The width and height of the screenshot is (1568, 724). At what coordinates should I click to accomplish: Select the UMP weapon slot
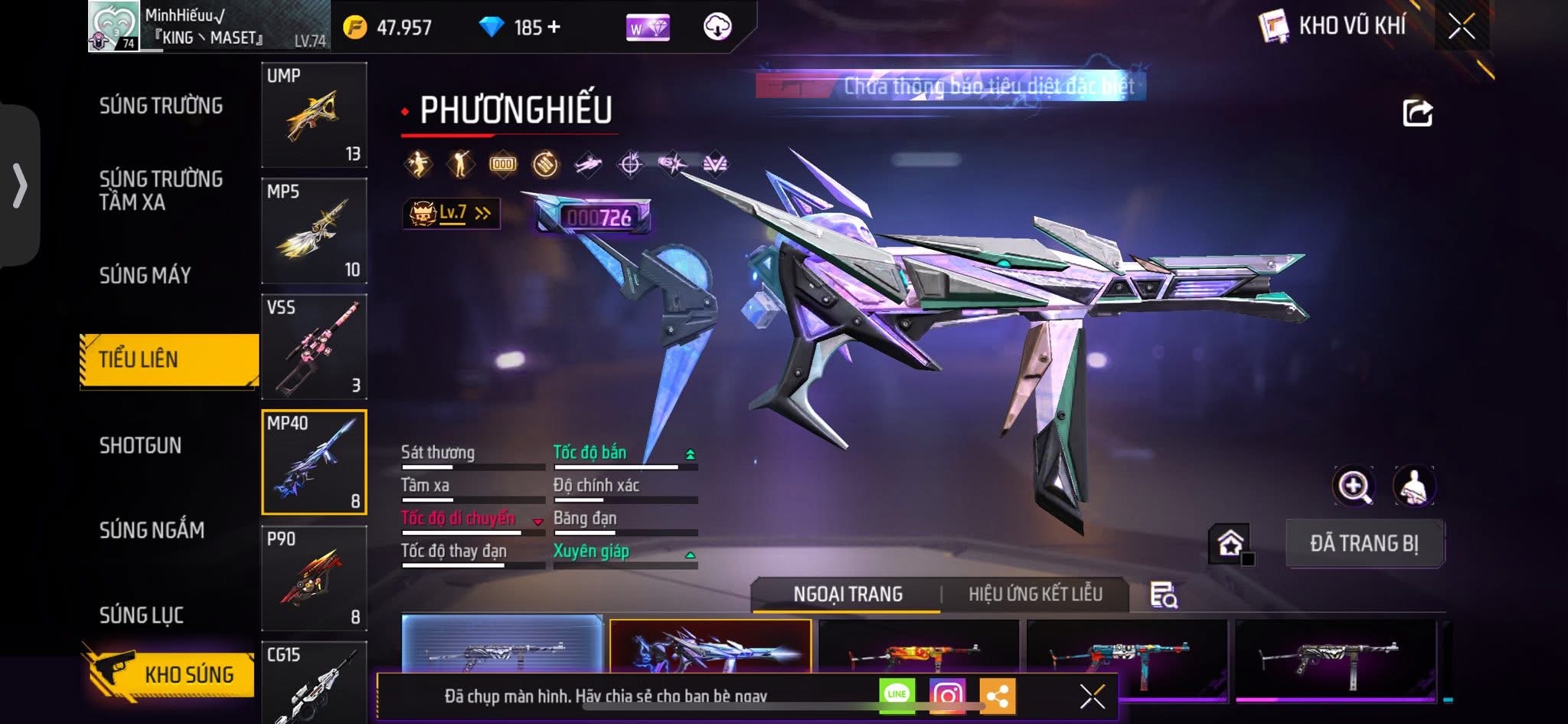pos(314,115)
